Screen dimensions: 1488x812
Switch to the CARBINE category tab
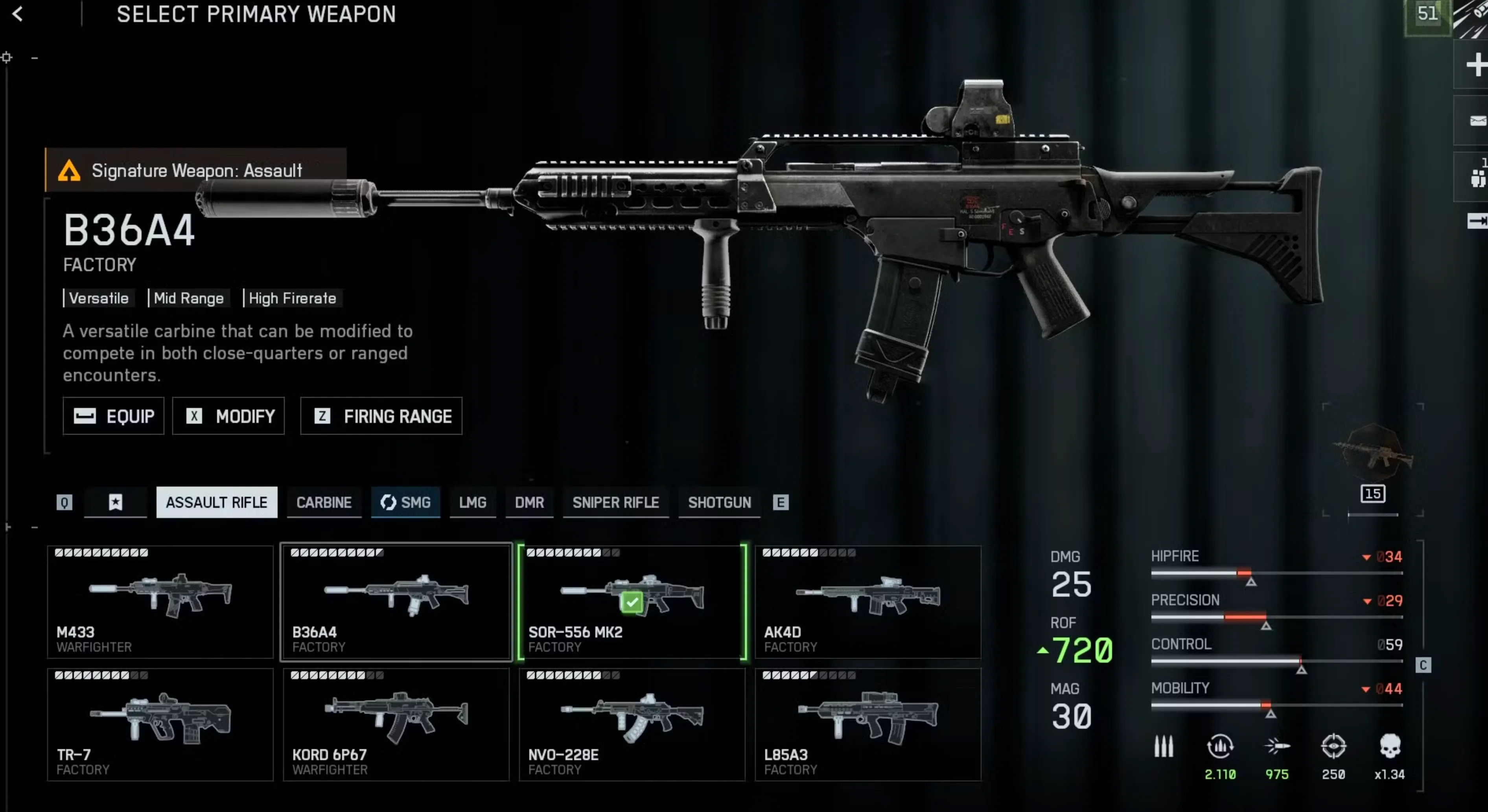click(324, 502)
